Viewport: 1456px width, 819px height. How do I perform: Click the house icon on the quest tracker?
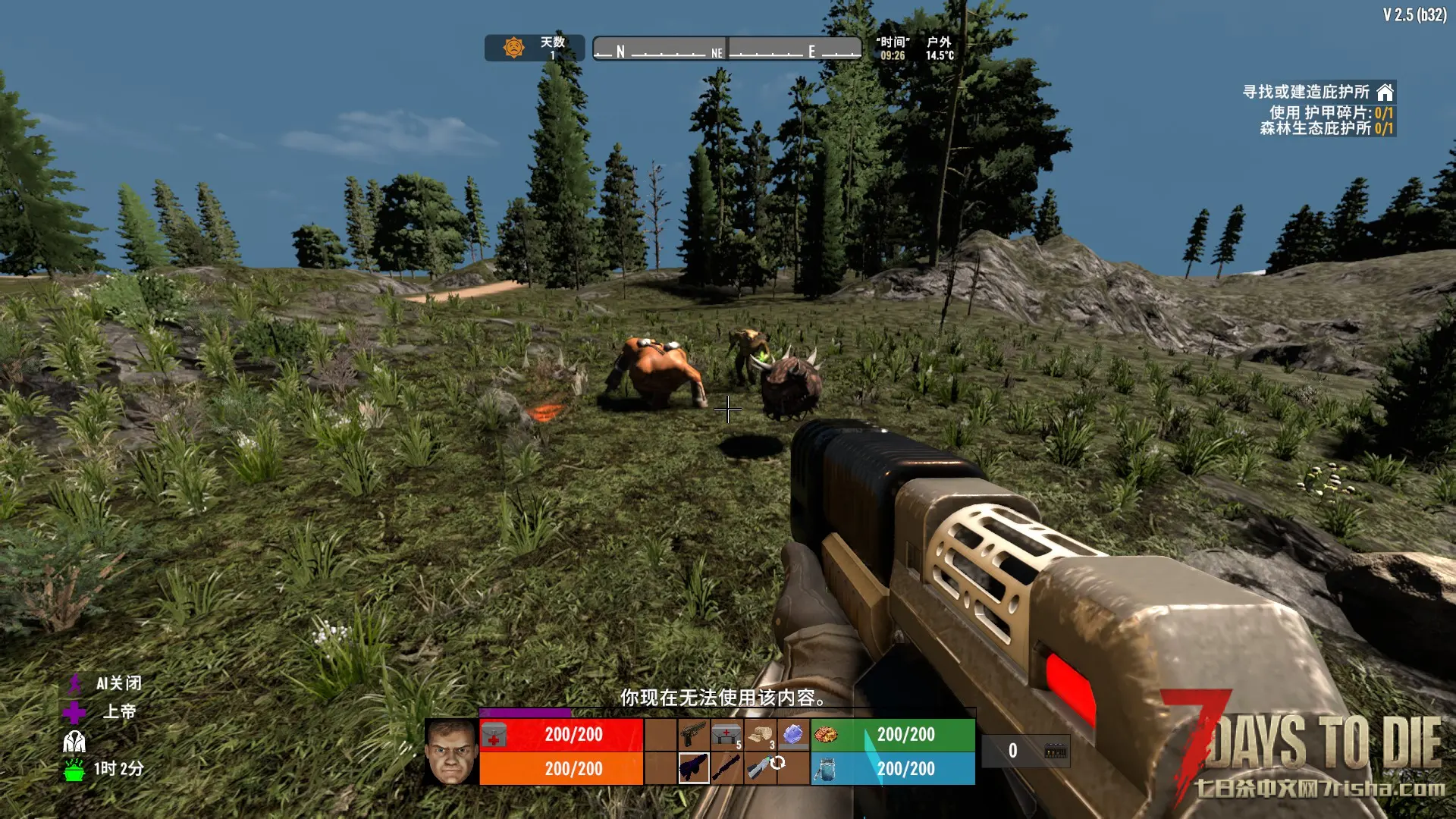[x=1385, y=93]
